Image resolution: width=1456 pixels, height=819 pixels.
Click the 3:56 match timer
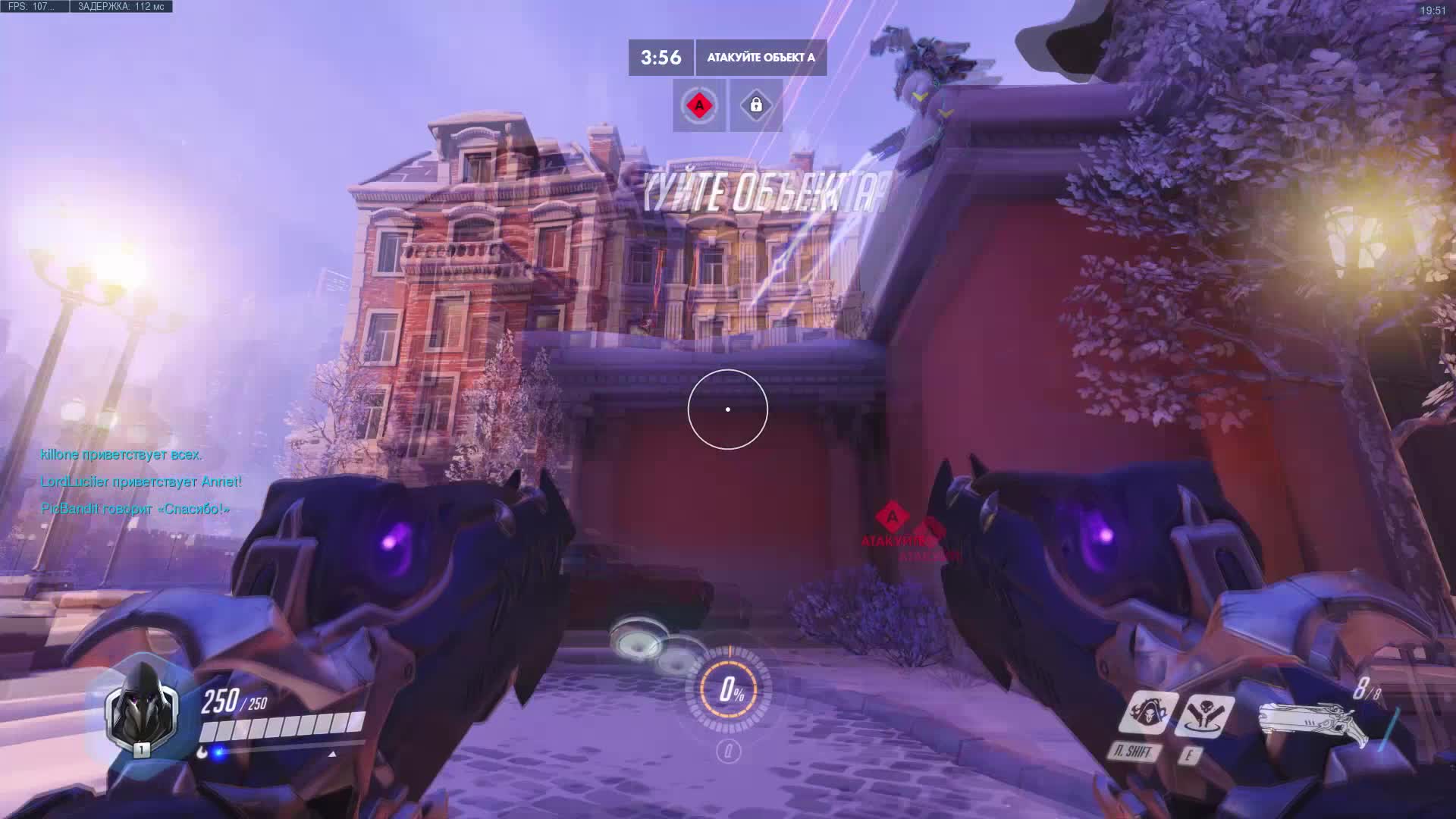pyautogui.click(x=658, y=56)
